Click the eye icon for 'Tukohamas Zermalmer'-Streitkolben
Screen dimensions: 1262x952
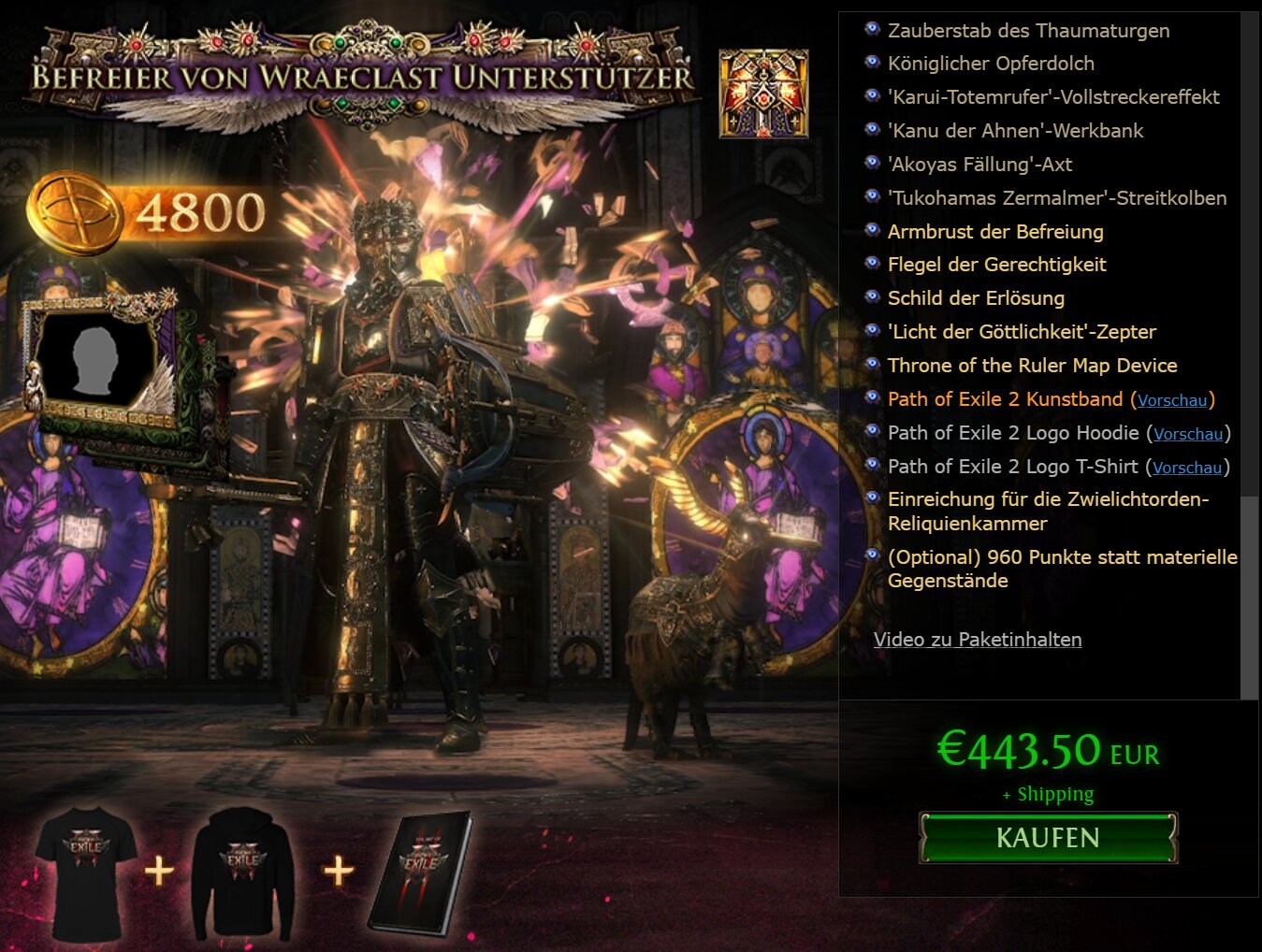(x=871, y=195)
